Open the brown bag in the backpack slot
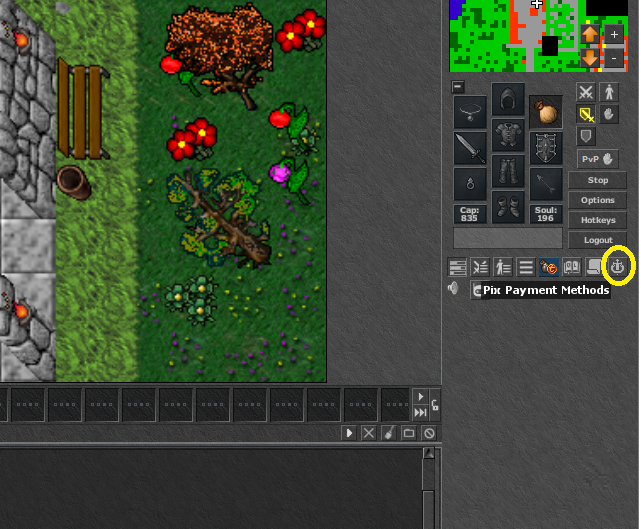This screenshot has height=529, width=641. coord(546,111)
